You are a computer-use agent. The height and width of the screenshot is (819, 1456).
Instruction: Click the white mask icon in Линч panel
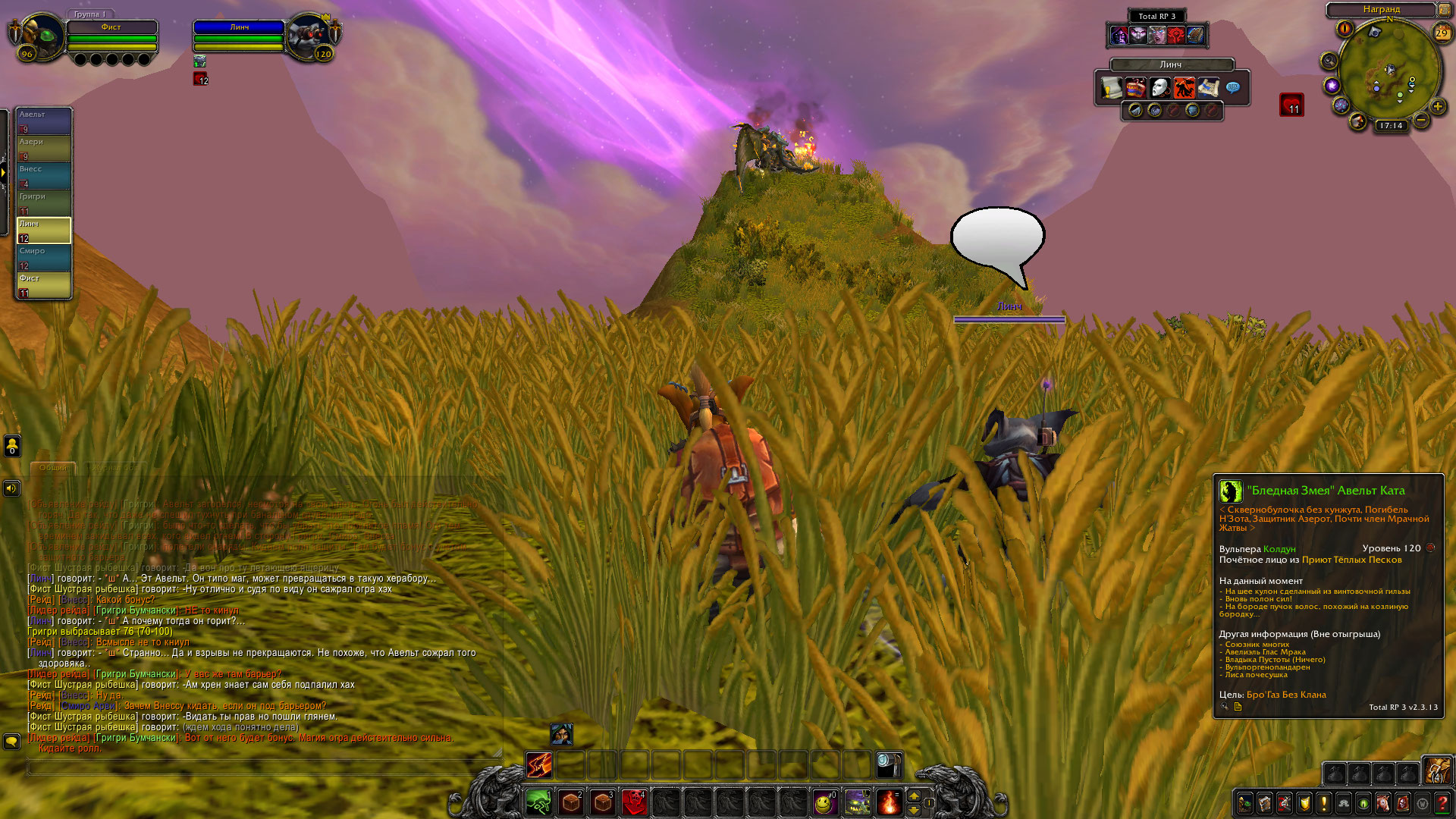point(1159,88)
